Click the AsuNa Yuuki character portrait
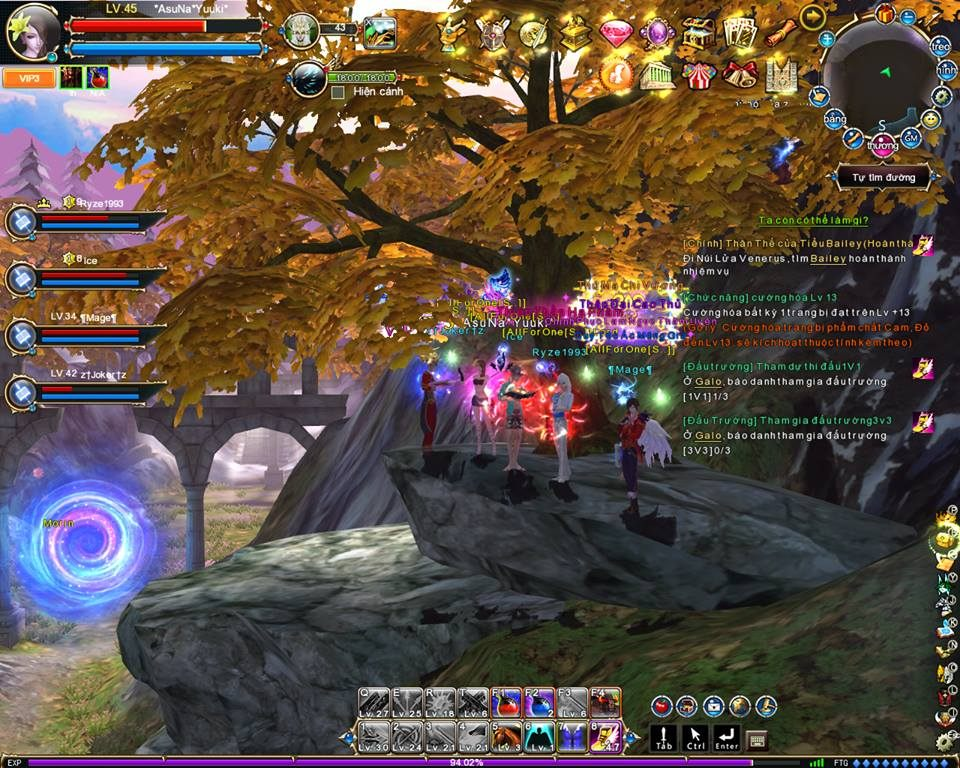This screenshot has height=768, width=960. tap(33, 31)
